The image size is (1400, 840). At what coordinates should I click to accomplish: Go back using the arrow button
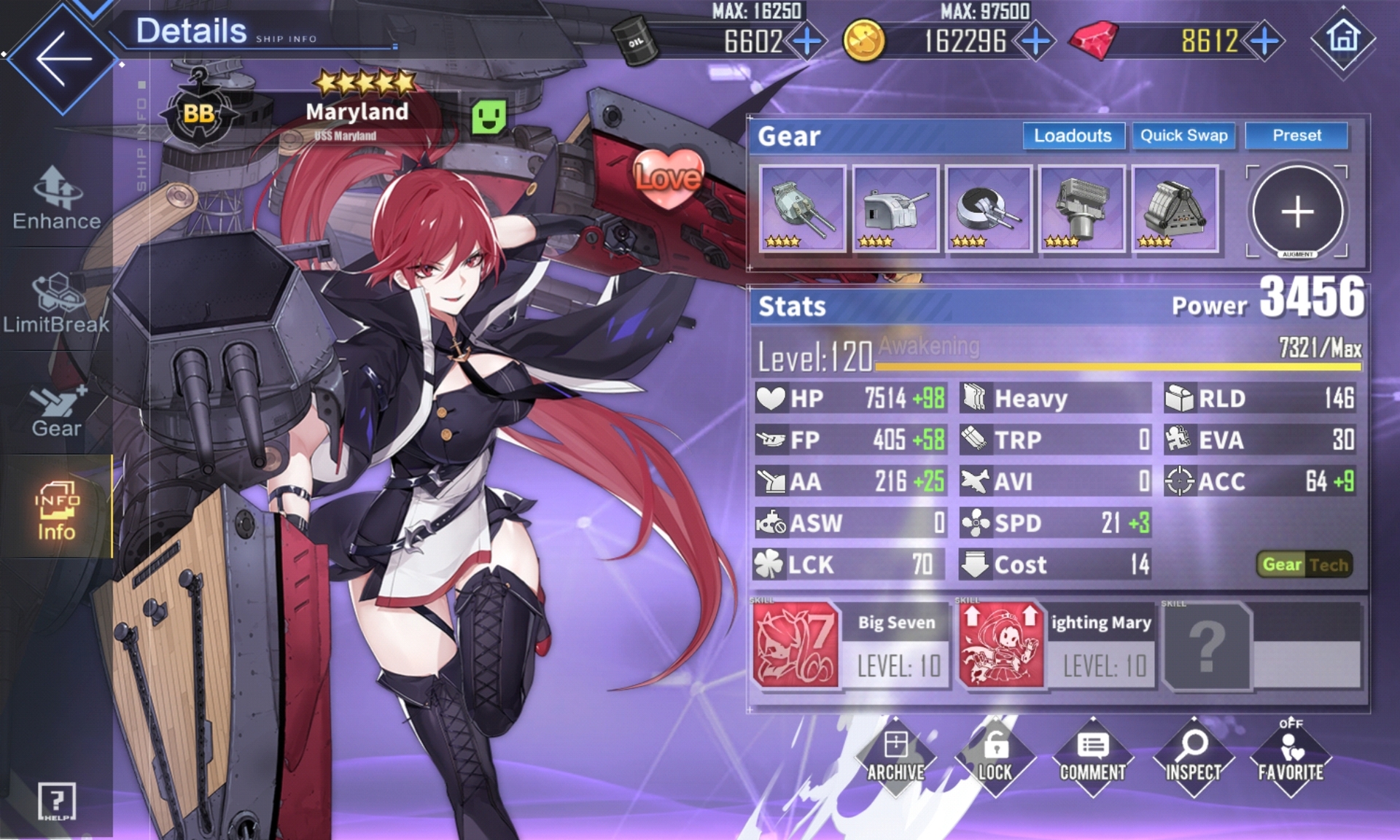63,58
